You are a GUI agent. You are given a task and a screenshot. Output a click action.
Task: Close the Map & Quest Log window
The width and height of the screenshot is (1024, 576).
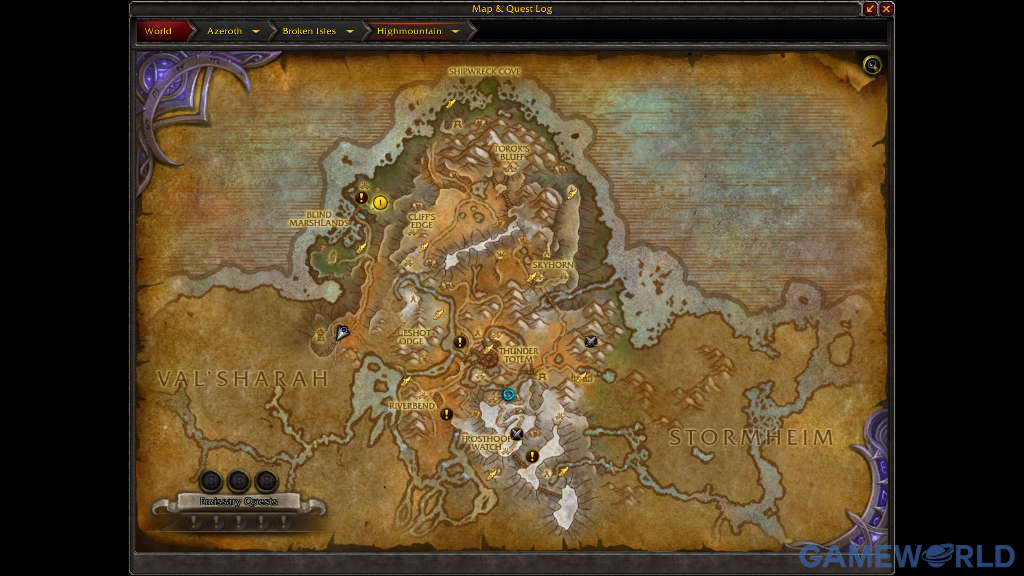tap(886, 9)
